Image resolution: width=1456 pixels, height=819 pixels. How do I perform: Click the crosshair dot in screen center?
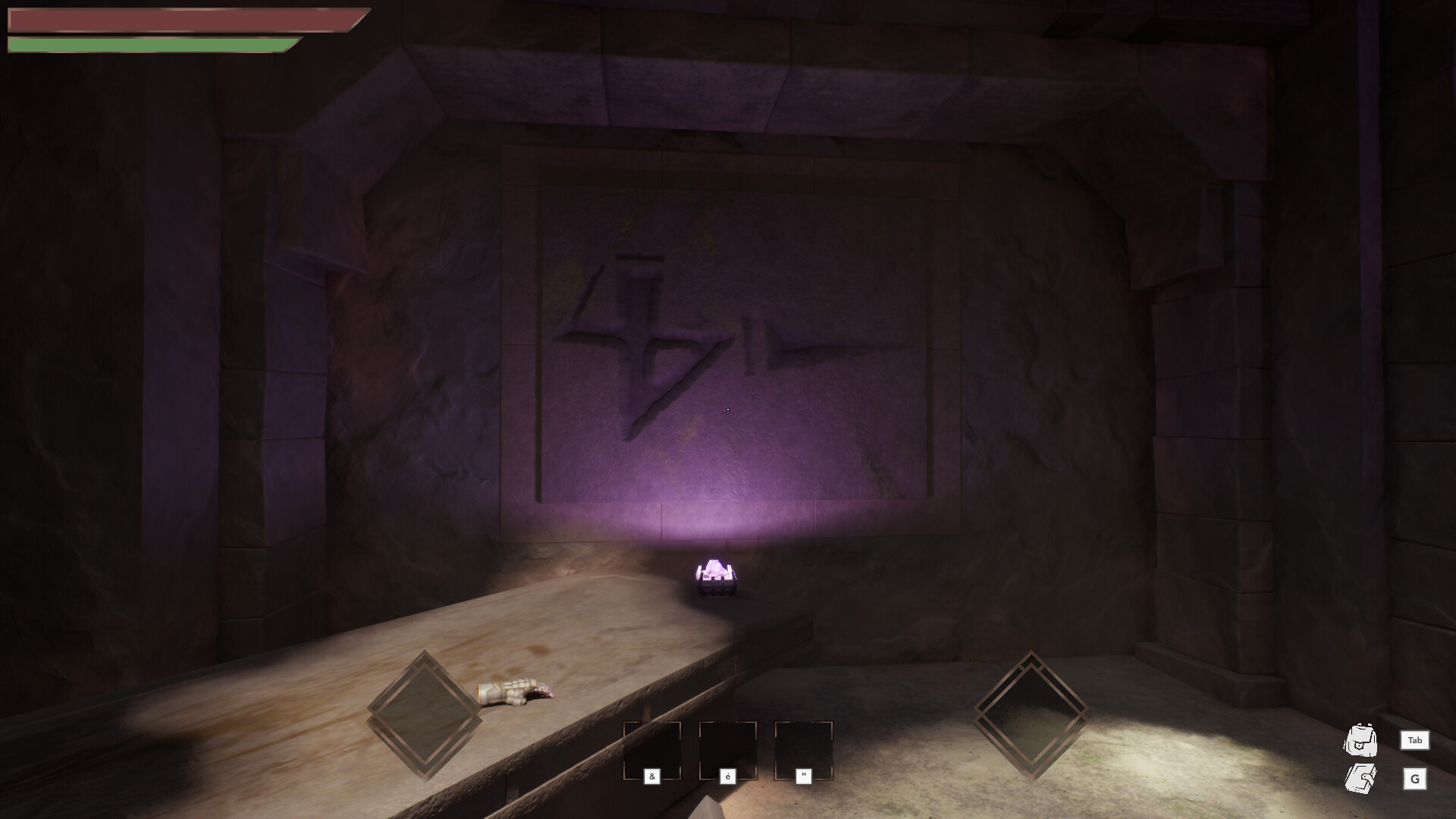[728, 409]
